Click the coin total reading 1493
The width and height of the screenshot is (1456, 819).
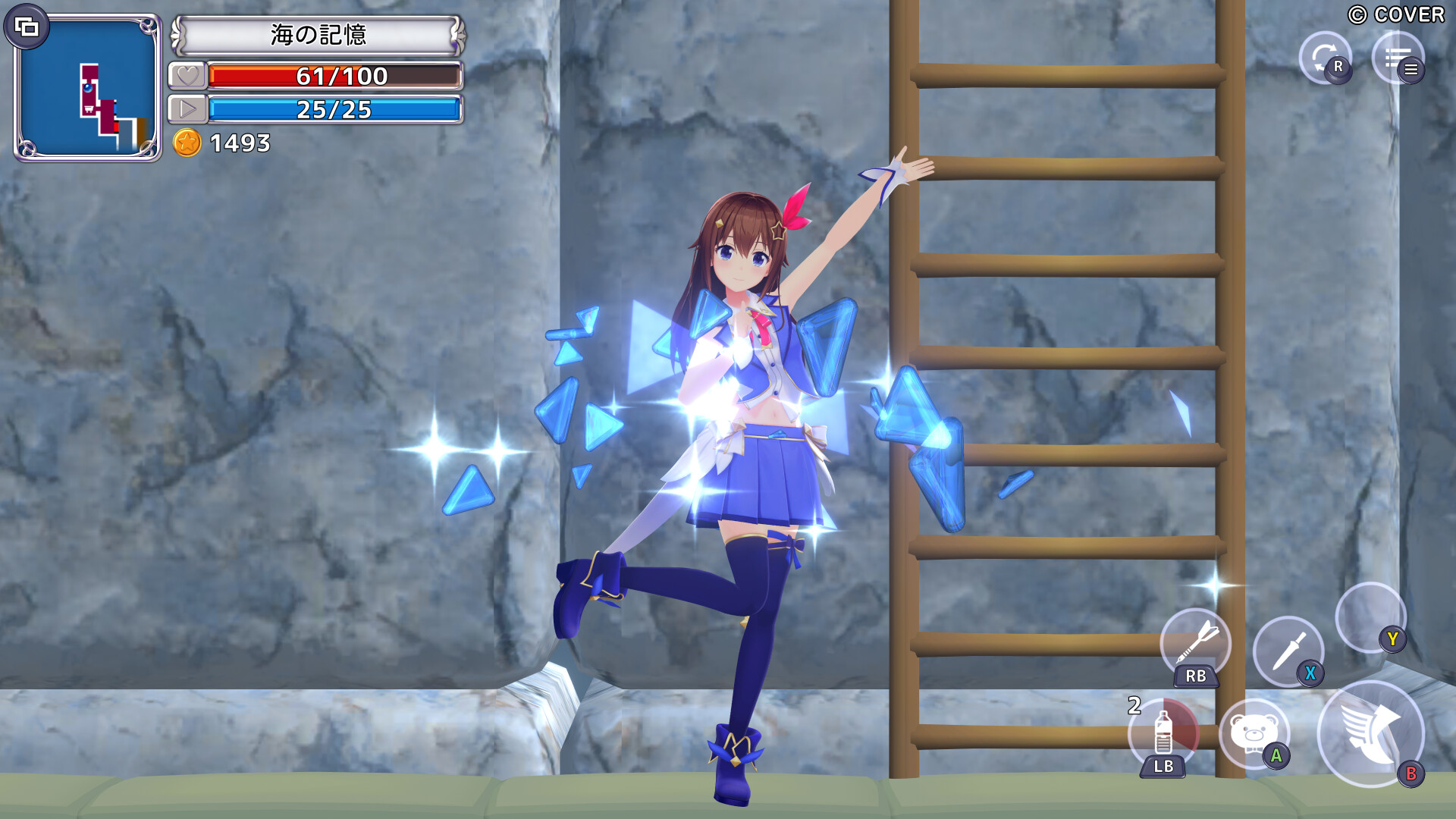pyautogui.click(x=240, y=143)
